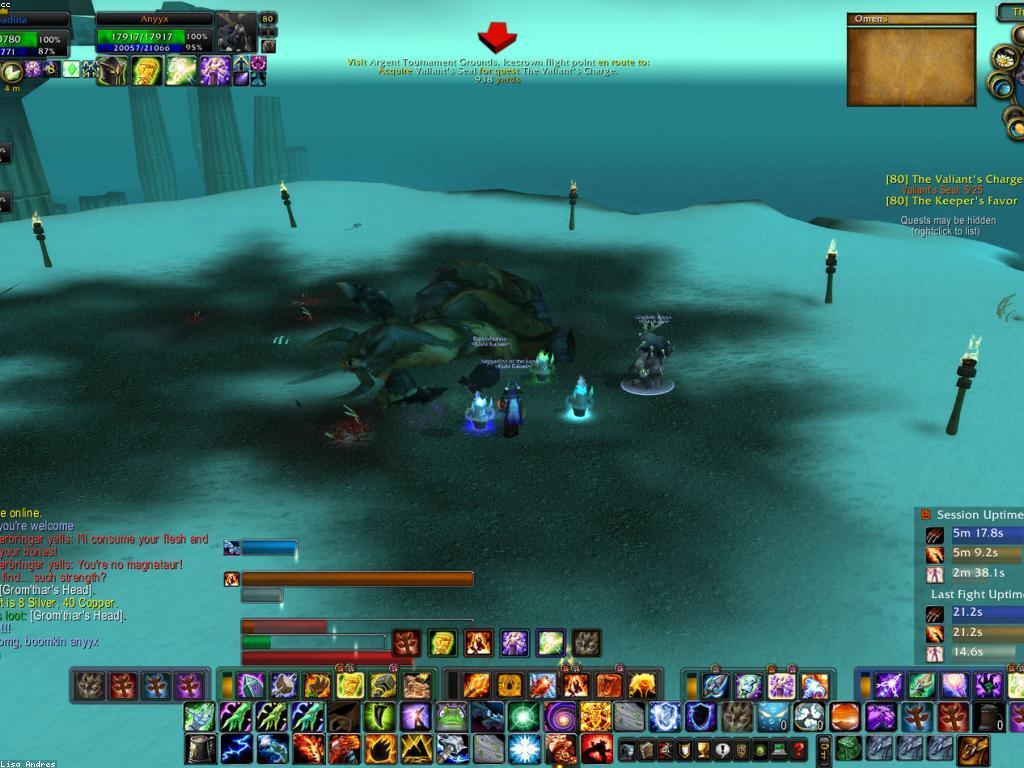Select Anyyx's target portrait

[237, 33]
